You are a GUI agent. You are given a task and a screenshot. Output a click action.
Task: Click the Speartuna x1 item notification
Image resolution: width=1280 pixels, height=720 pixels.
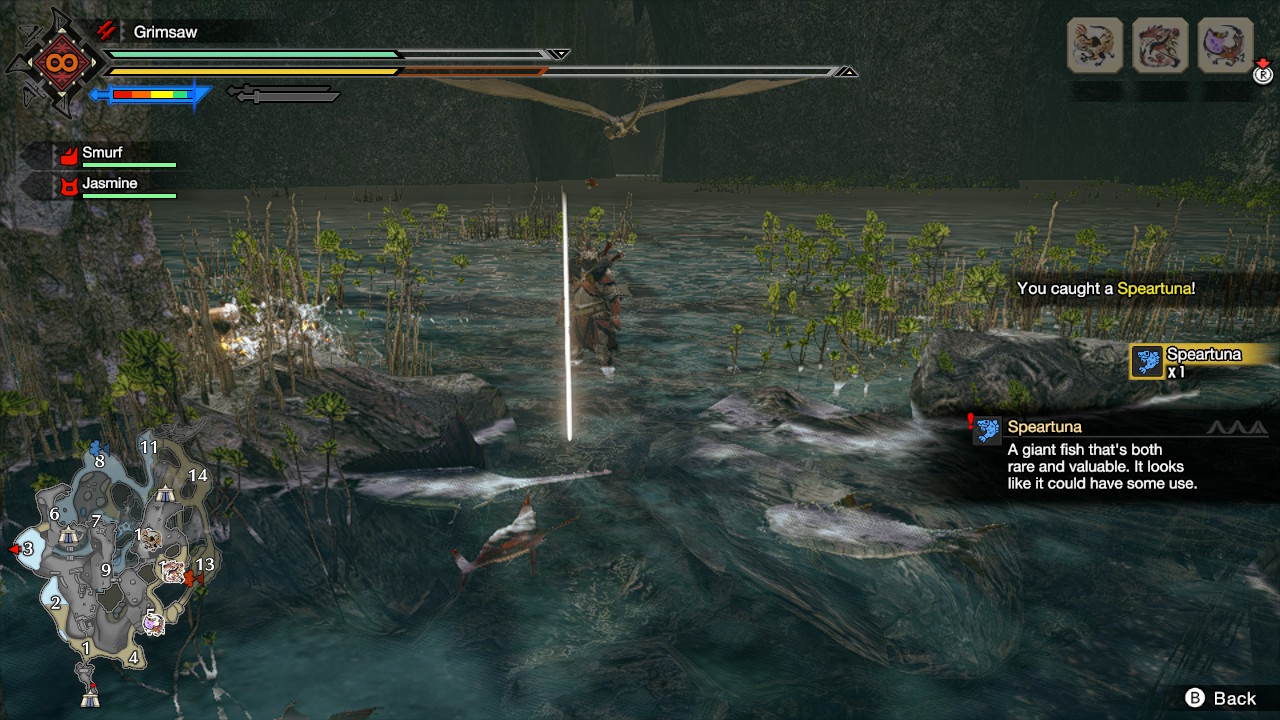click(1200, 361)
